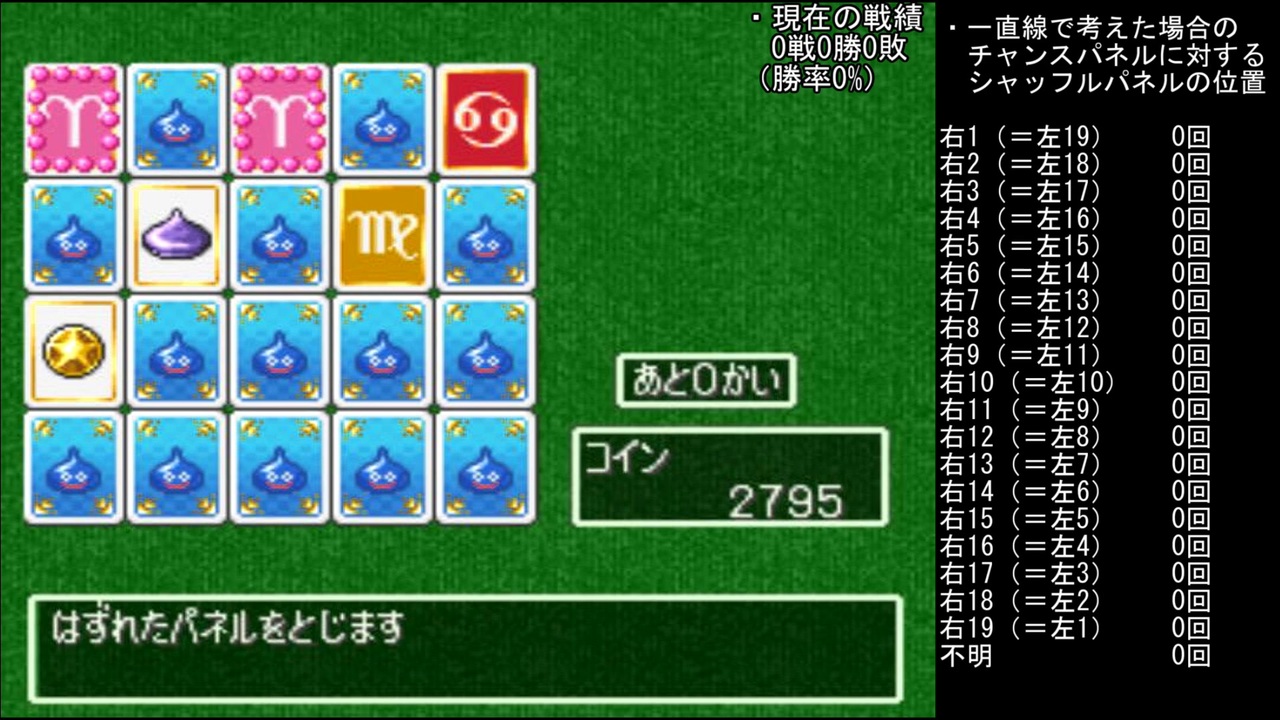
Task: Flip the slime card beside the star panel
Action: coord(176,350)
